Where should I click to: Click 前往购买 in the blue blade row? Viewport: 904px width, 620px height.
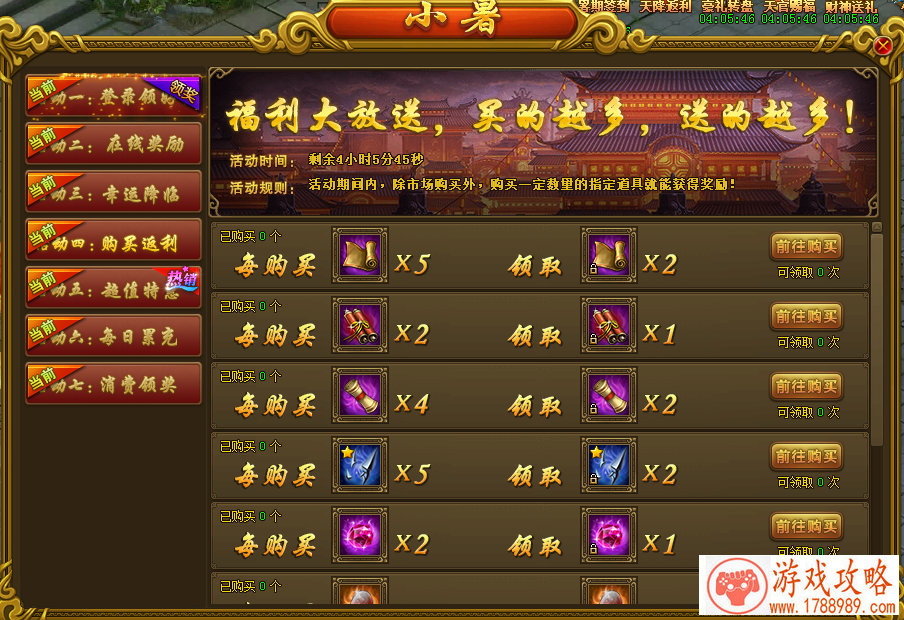click(806, 456)
